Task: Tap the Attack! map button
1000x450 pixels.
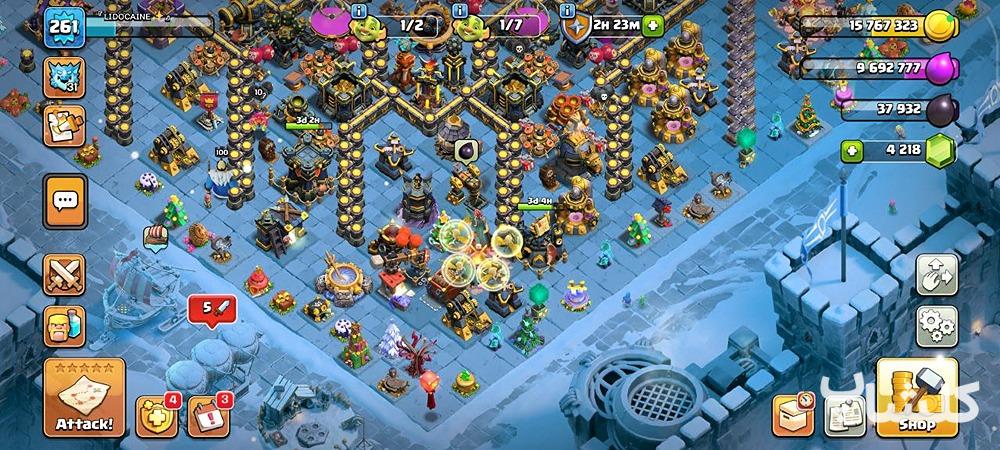Action: click(x=84, y=397)
